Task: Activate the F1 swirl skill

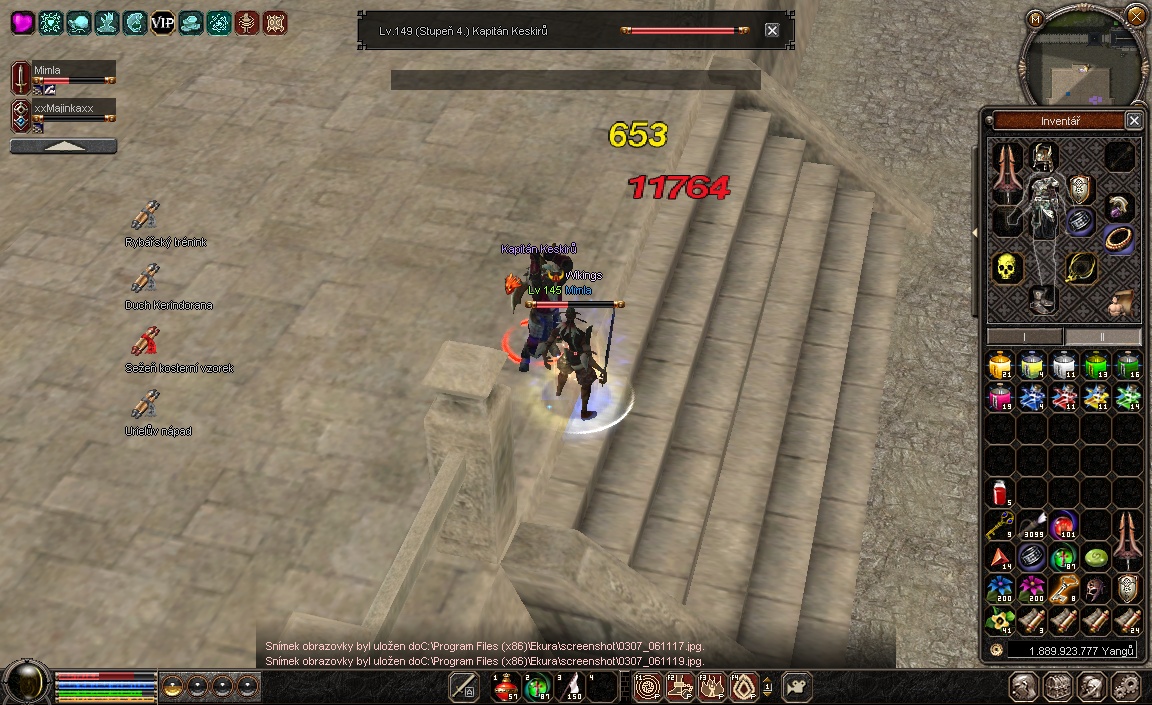Action: point(648,687)
